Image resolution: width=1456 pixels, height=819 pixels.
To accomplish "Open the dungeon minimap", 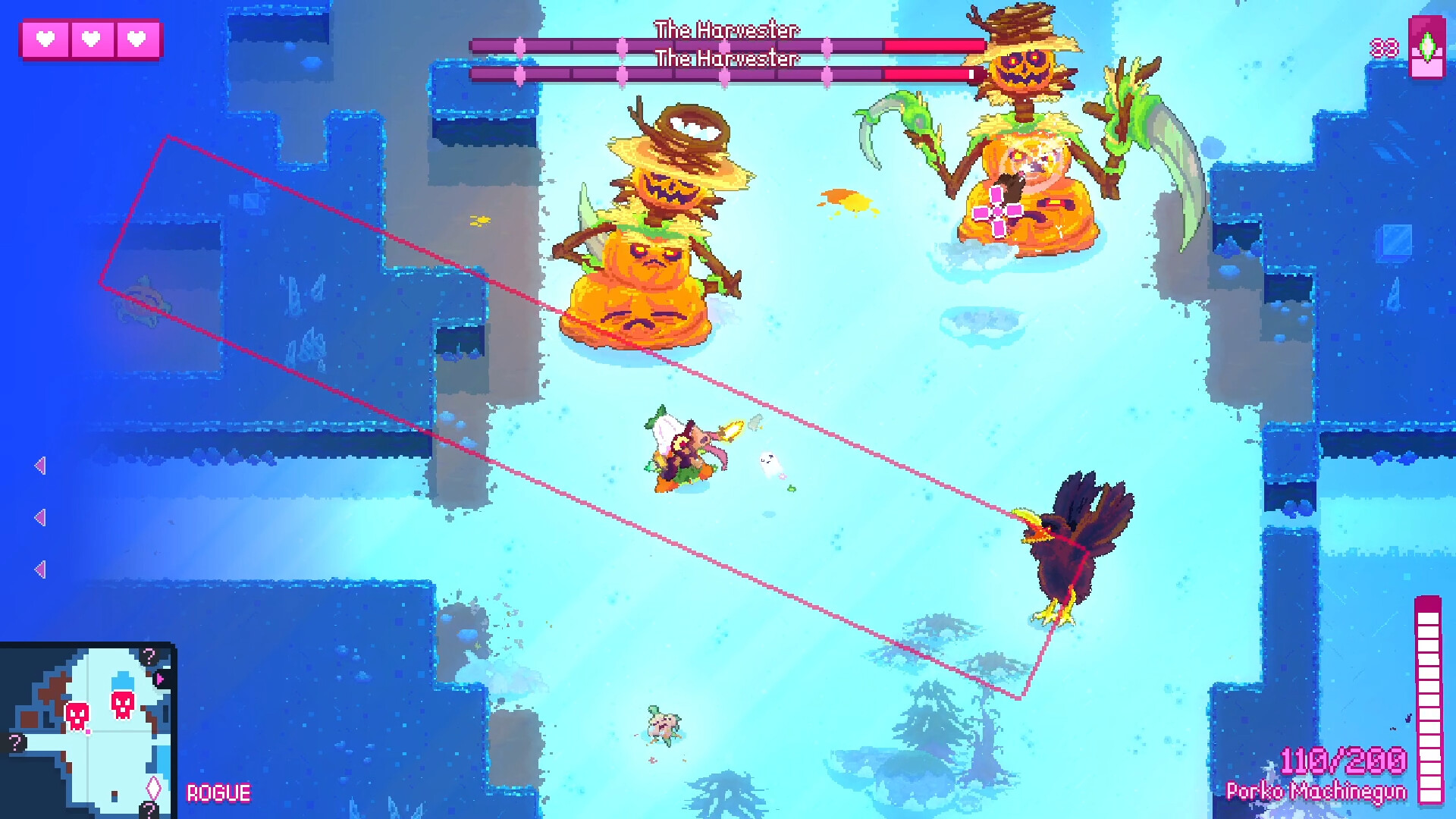I will 88,730.
